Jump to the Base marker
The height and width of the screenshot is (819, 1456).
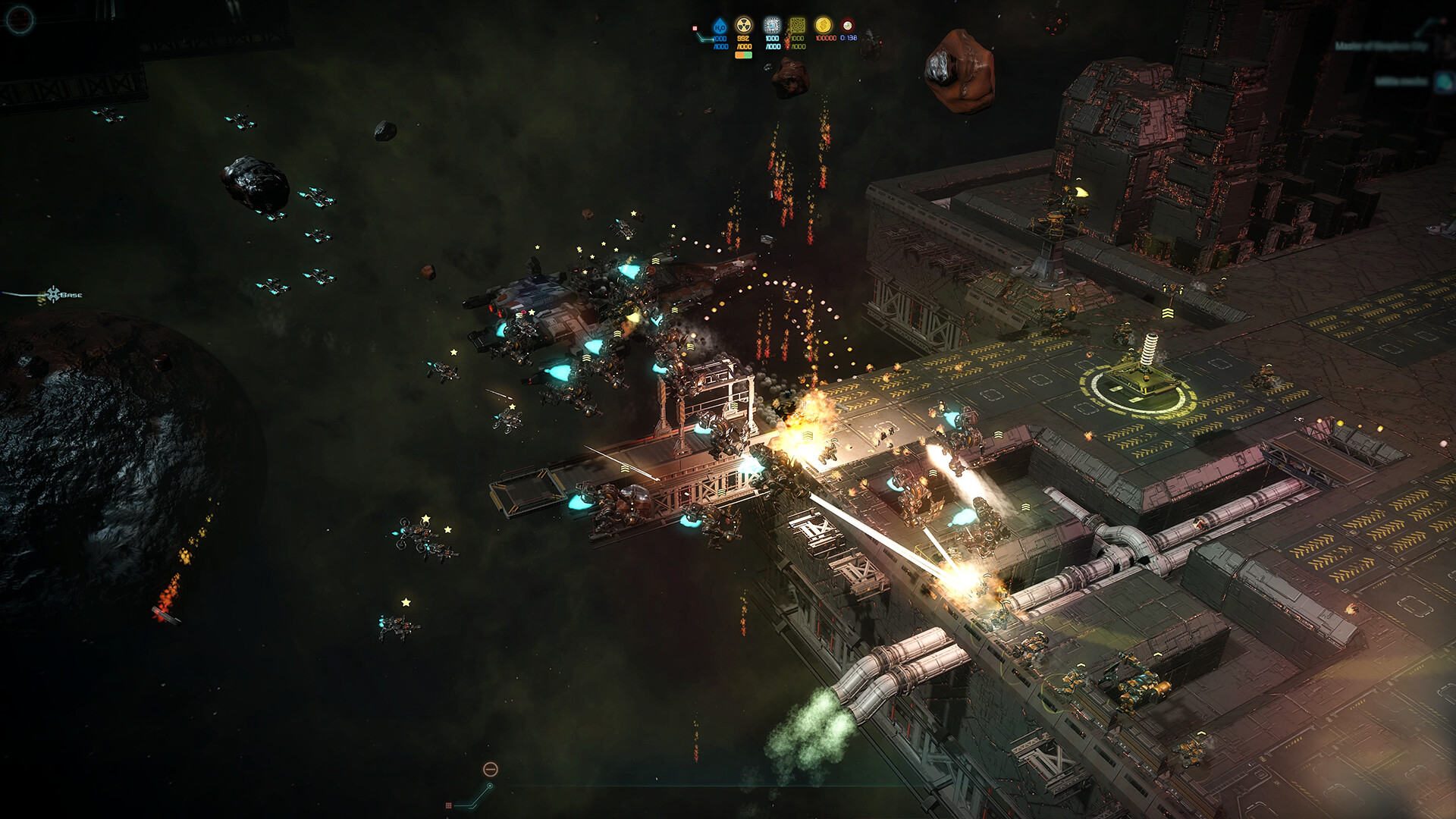[54, 294]
